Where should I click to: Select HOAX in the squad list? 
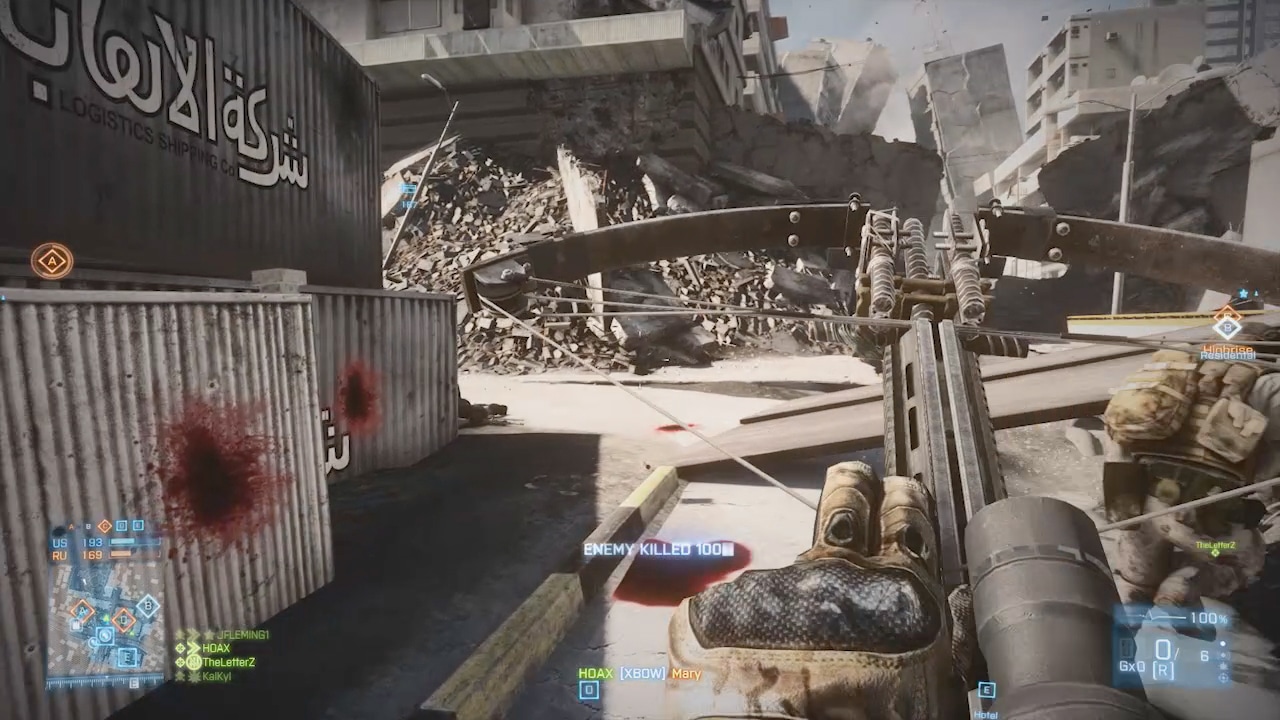[x=216, y=648]
